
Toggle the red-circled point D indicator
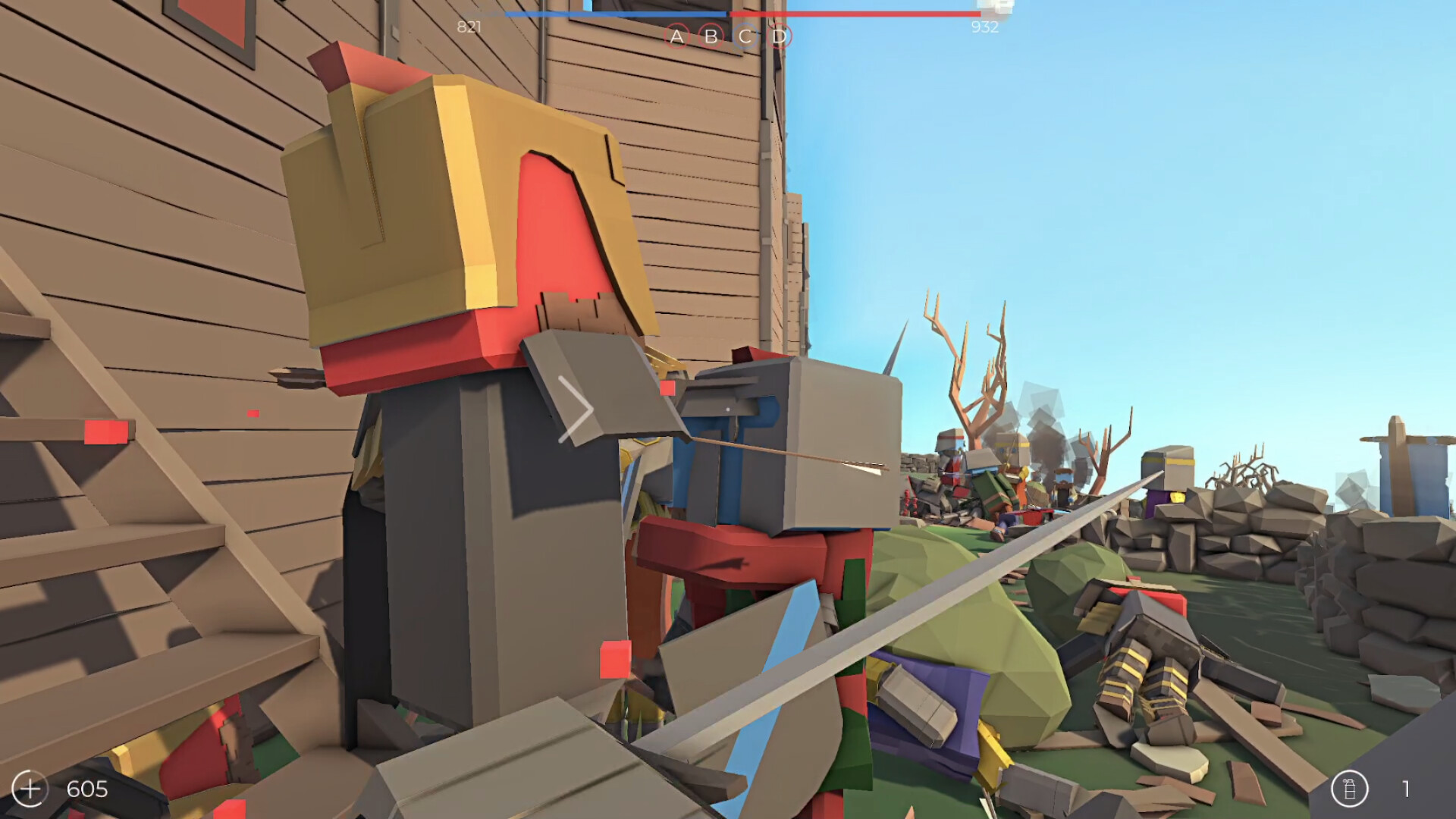(777, 36)
